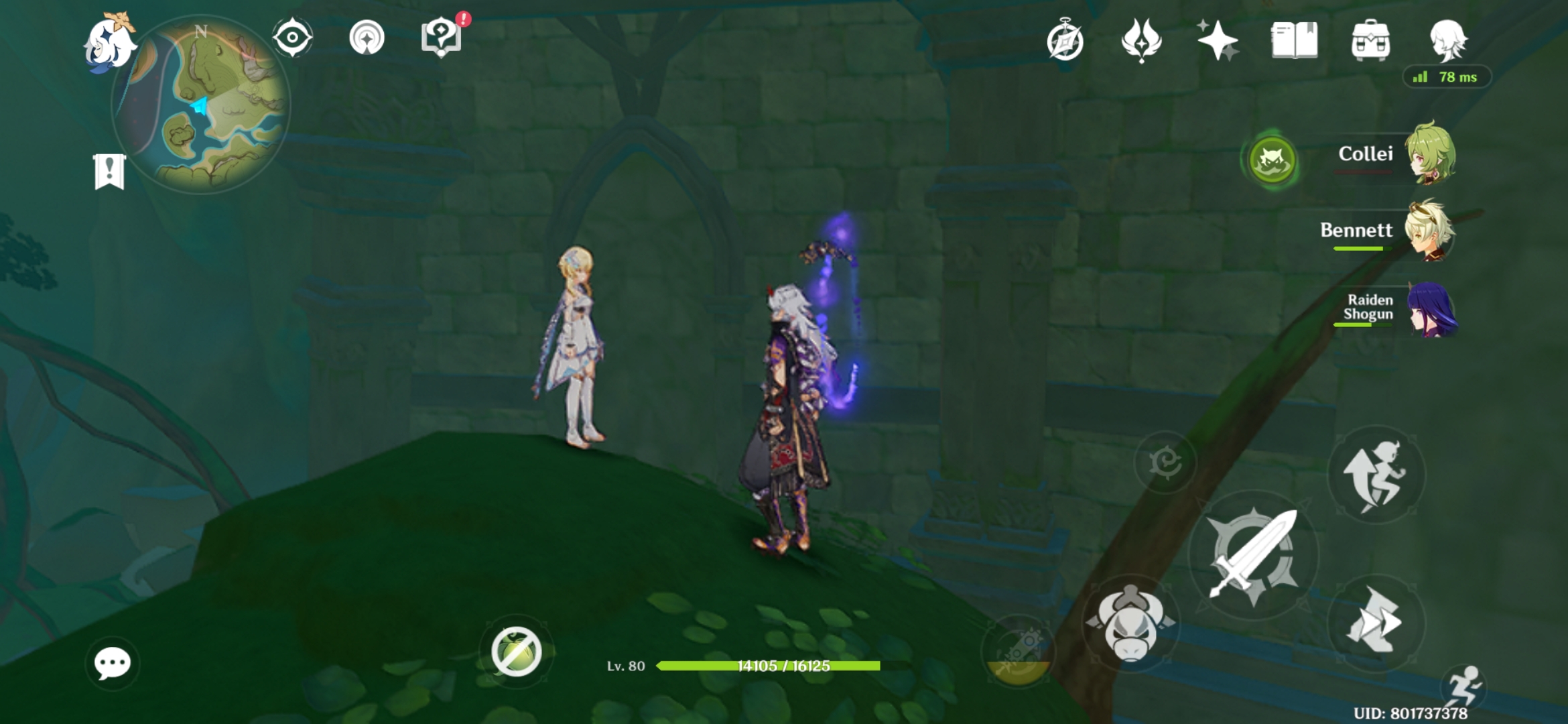Trigger the normal attack sword button
The height and width of the screenshot is (724, 1568).
click(x=1254, y=554)
